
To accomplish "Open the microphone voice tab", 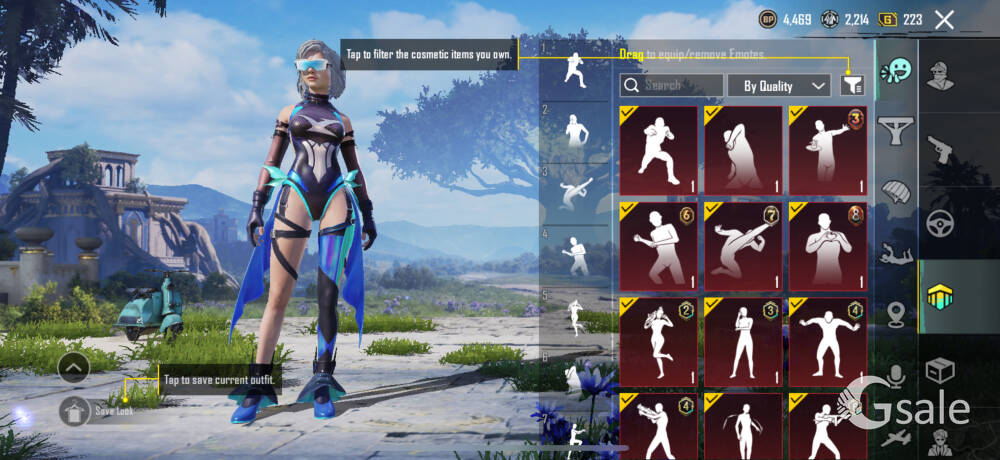I will (x=896, y=376).
